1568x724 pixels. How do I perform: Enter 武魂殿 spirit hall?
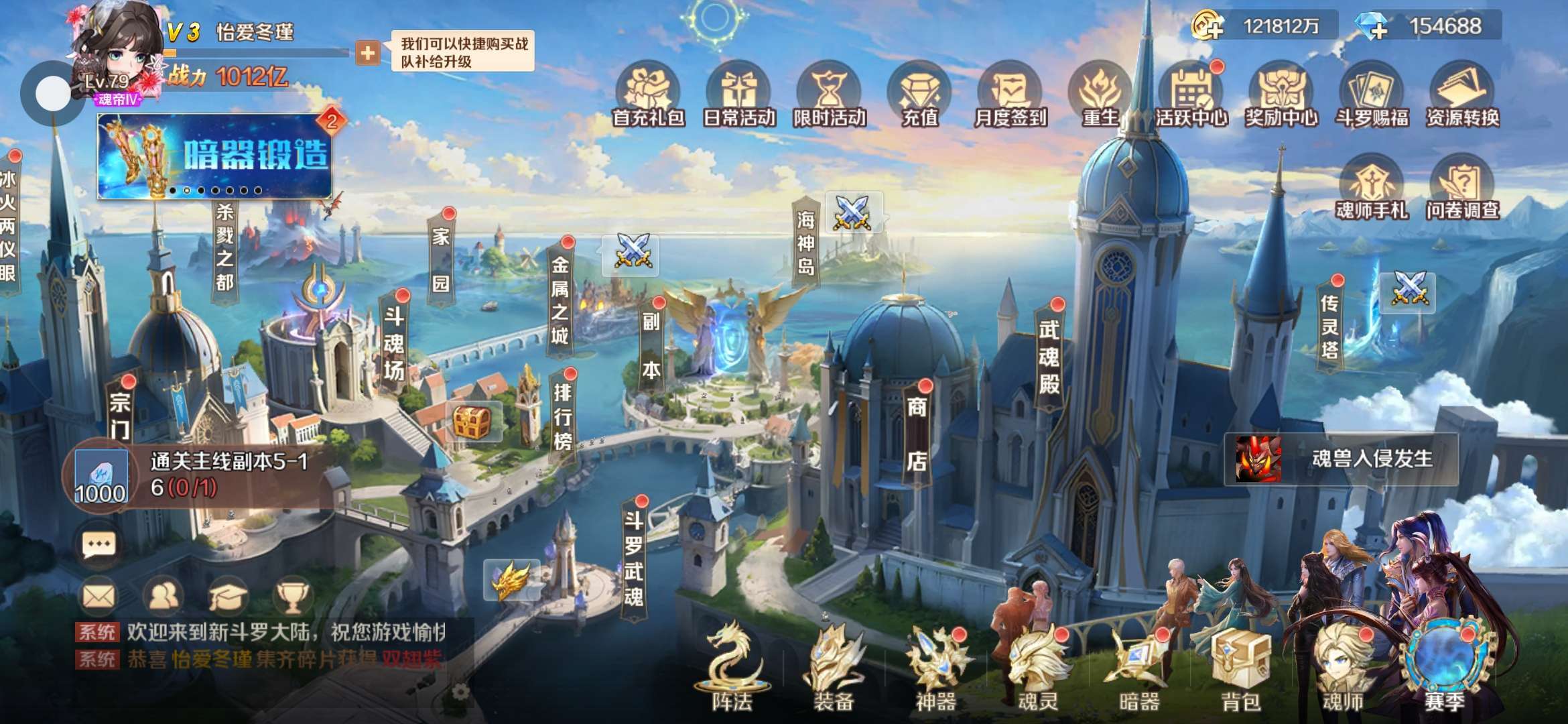tap(1049, 355)
